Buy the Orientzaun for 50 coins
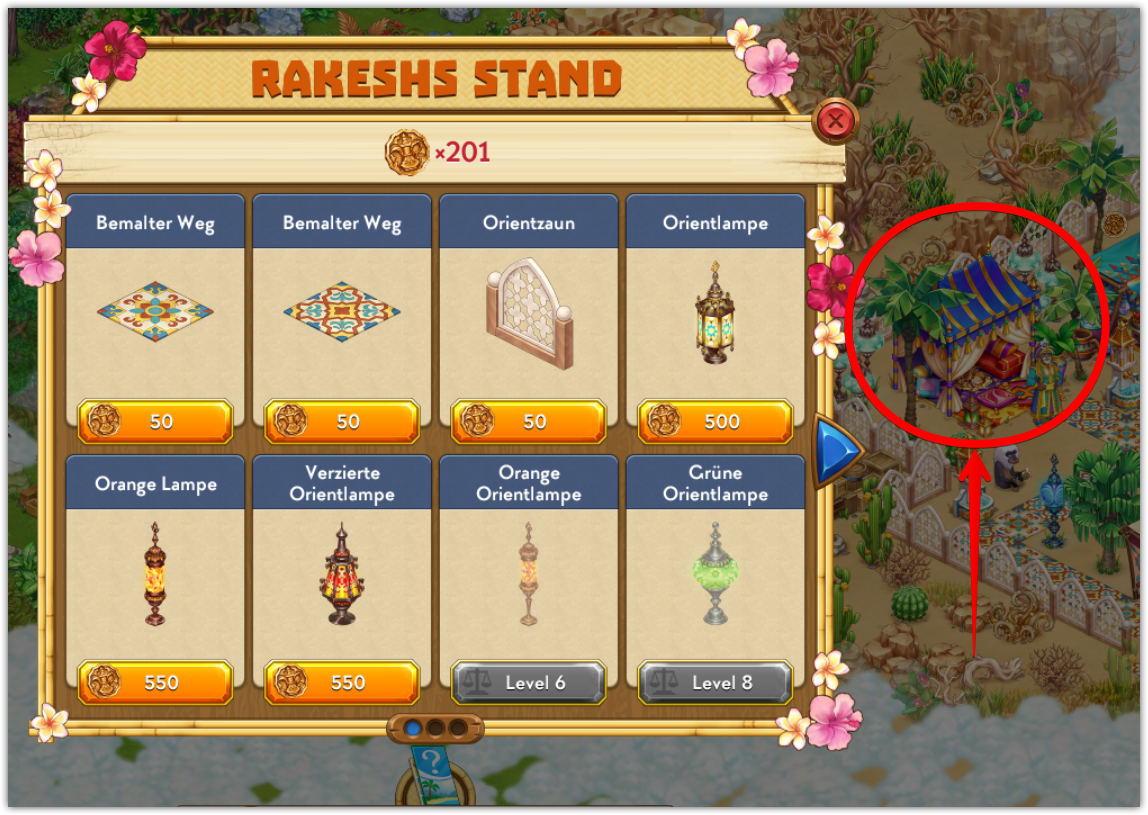 click(x=529, y=421)
